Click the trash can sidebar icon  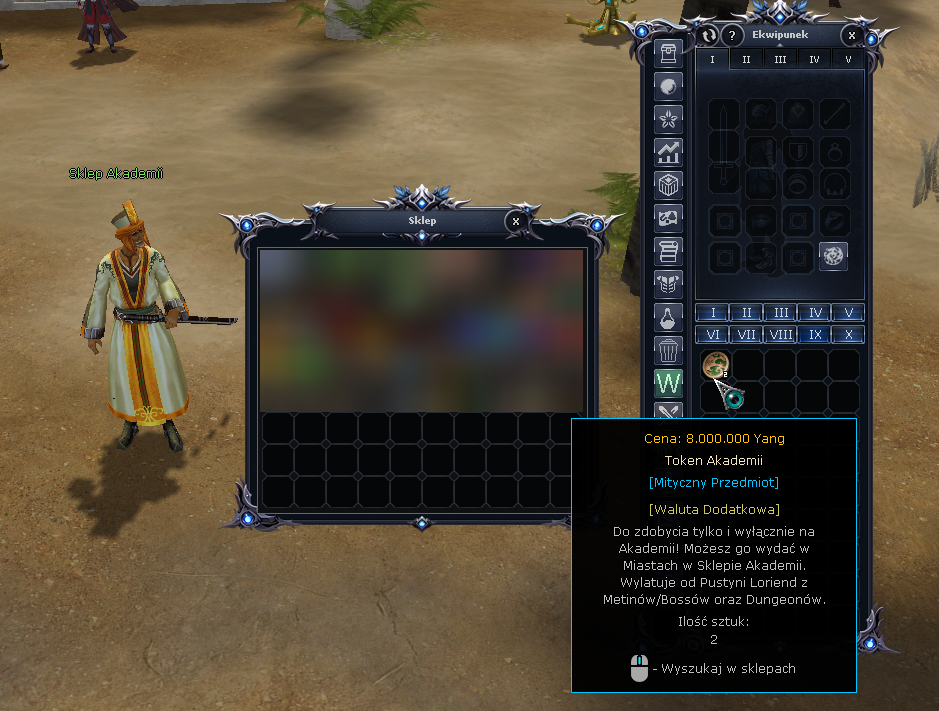point(668,350)
